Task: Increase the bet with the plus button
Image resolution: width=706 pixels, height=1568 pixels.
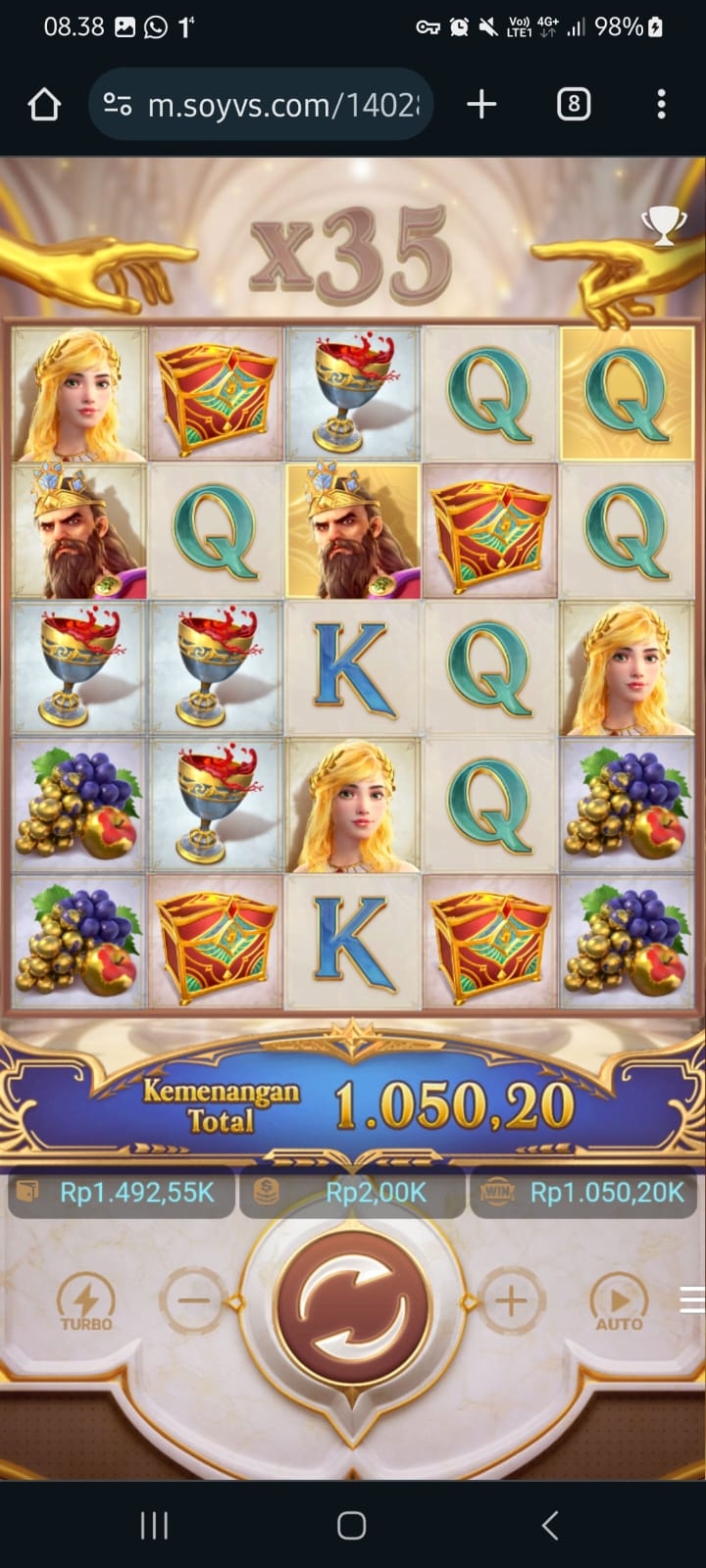Action: [x=510, y=1301]
